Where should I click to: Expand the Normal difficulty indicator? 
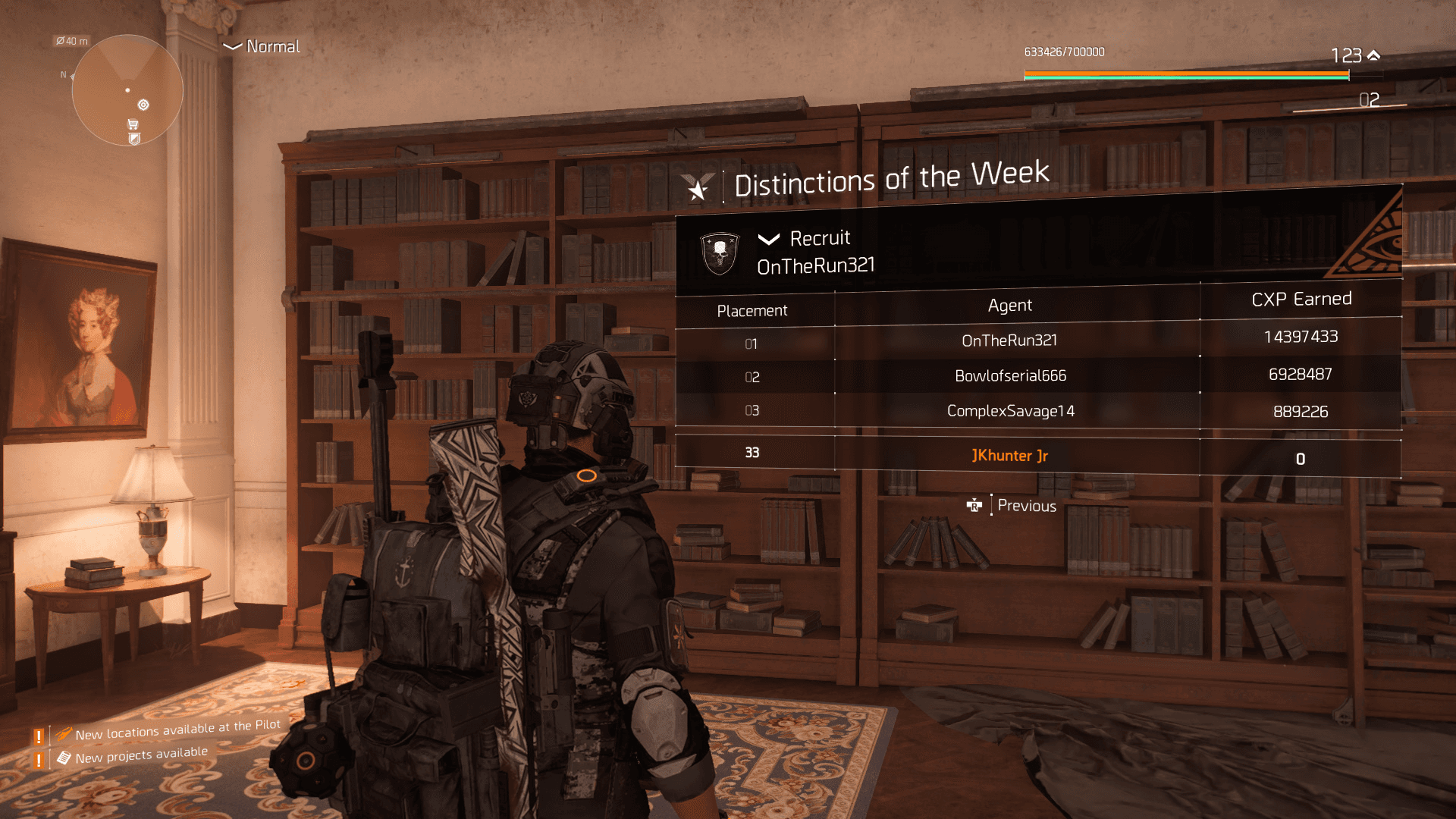tap(262, 47)
